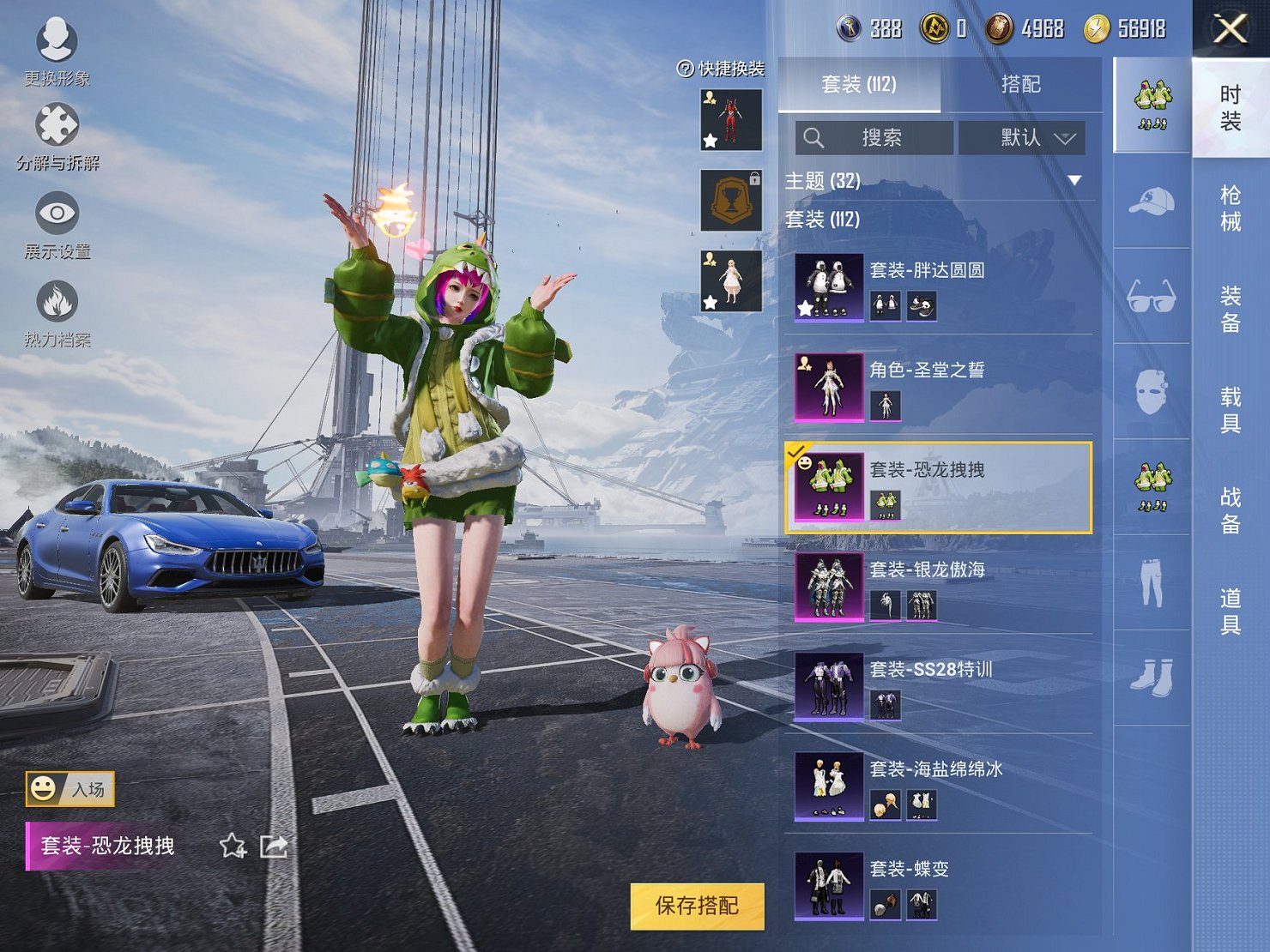Image resolution: width=1270 pixels, height=952 pixels.
Task: Open the 载具 vehicles category
Action: 1231,409
